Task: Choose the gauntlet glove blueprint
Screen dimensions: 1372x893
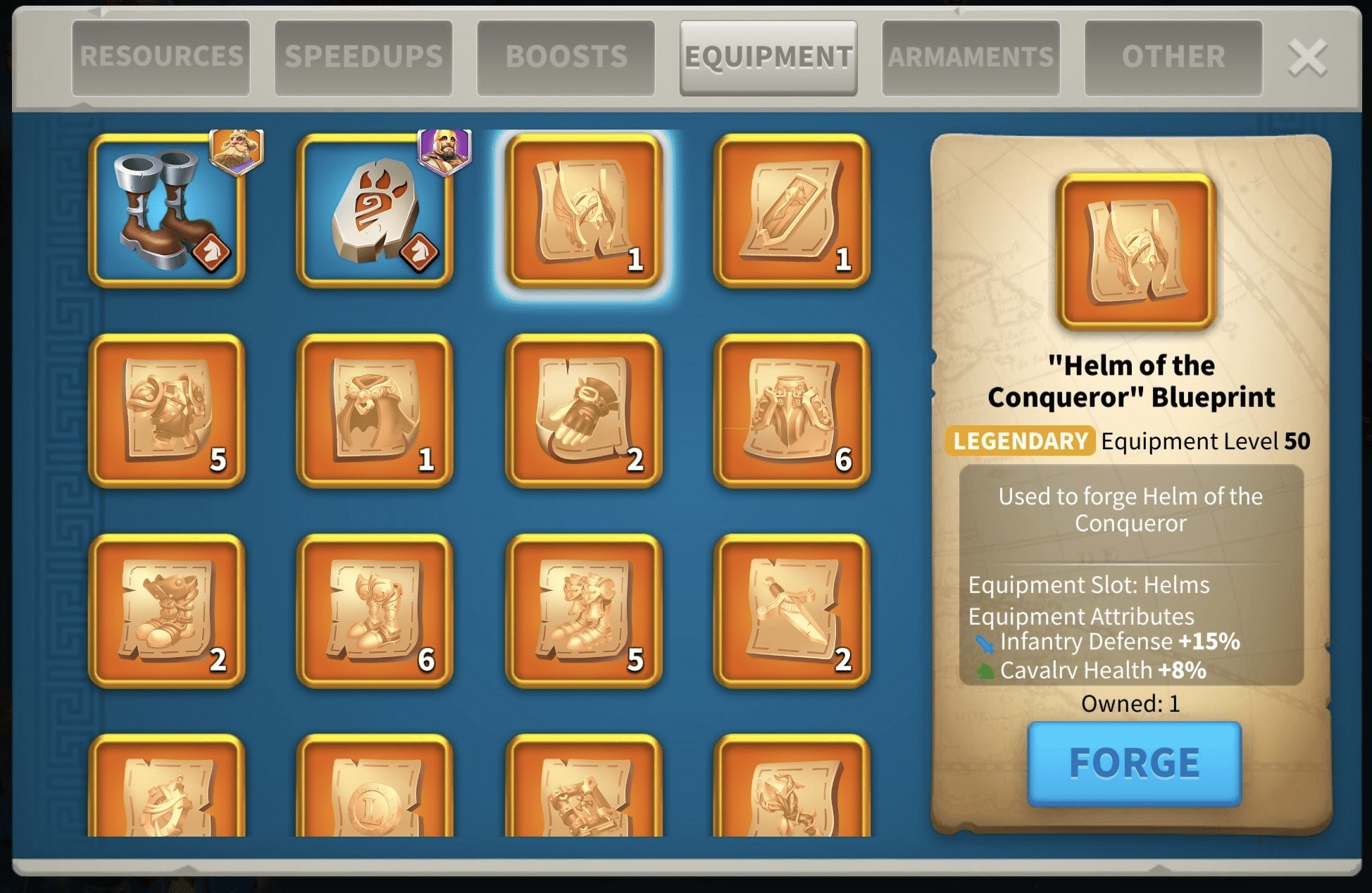Action: click(x=583, y=411)
